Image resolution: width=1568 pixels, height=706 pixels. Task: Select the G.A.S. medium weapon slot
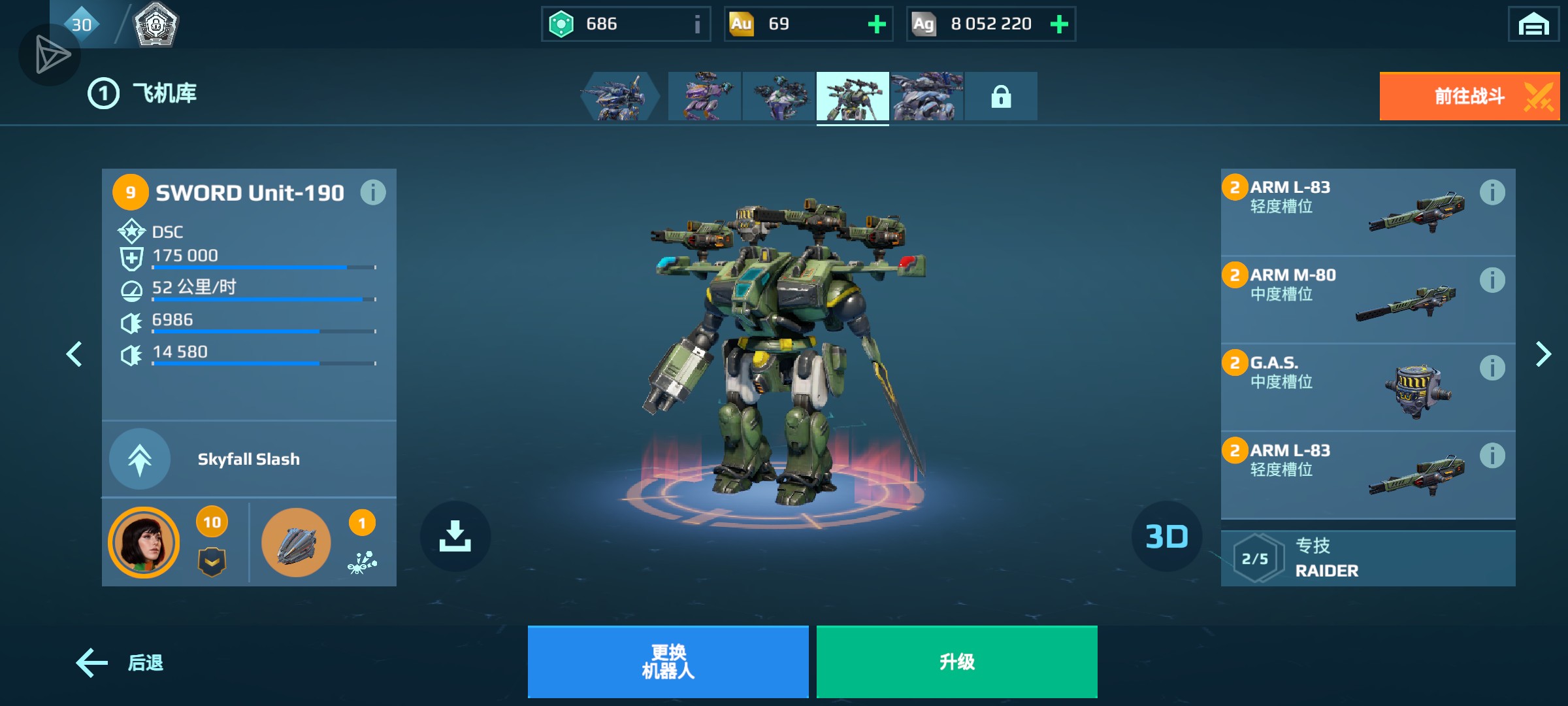[1346, 387]
